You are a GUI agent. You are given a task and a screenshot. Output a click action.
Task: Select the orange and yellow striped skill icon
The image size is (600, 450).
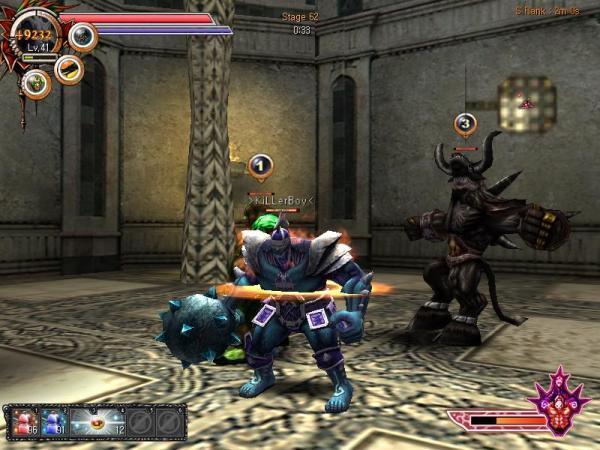[68, 68]
